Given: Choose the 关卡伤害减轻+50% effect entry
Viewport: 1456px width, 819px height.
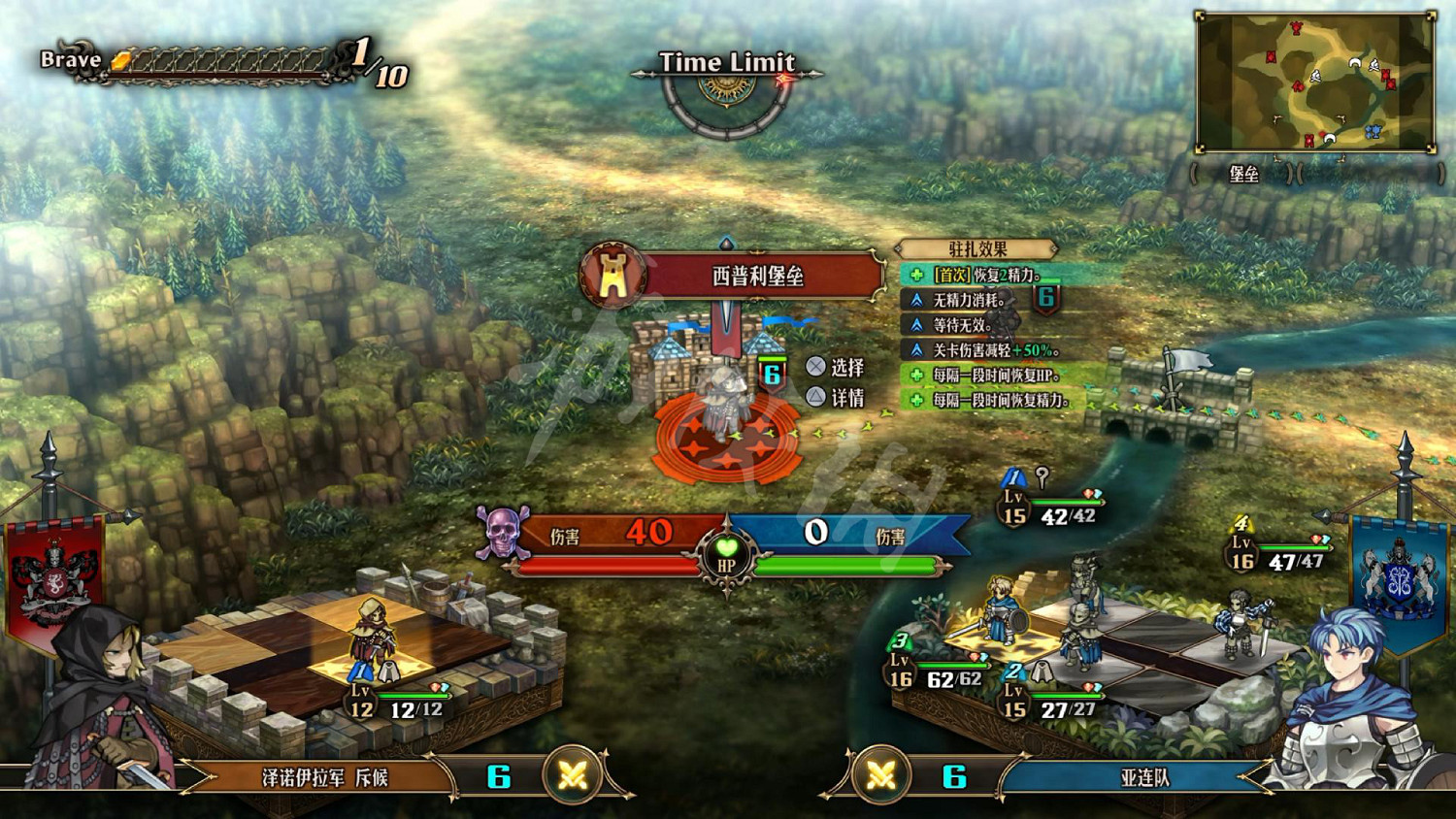Looking at the screenshot, I should (995, 350).
